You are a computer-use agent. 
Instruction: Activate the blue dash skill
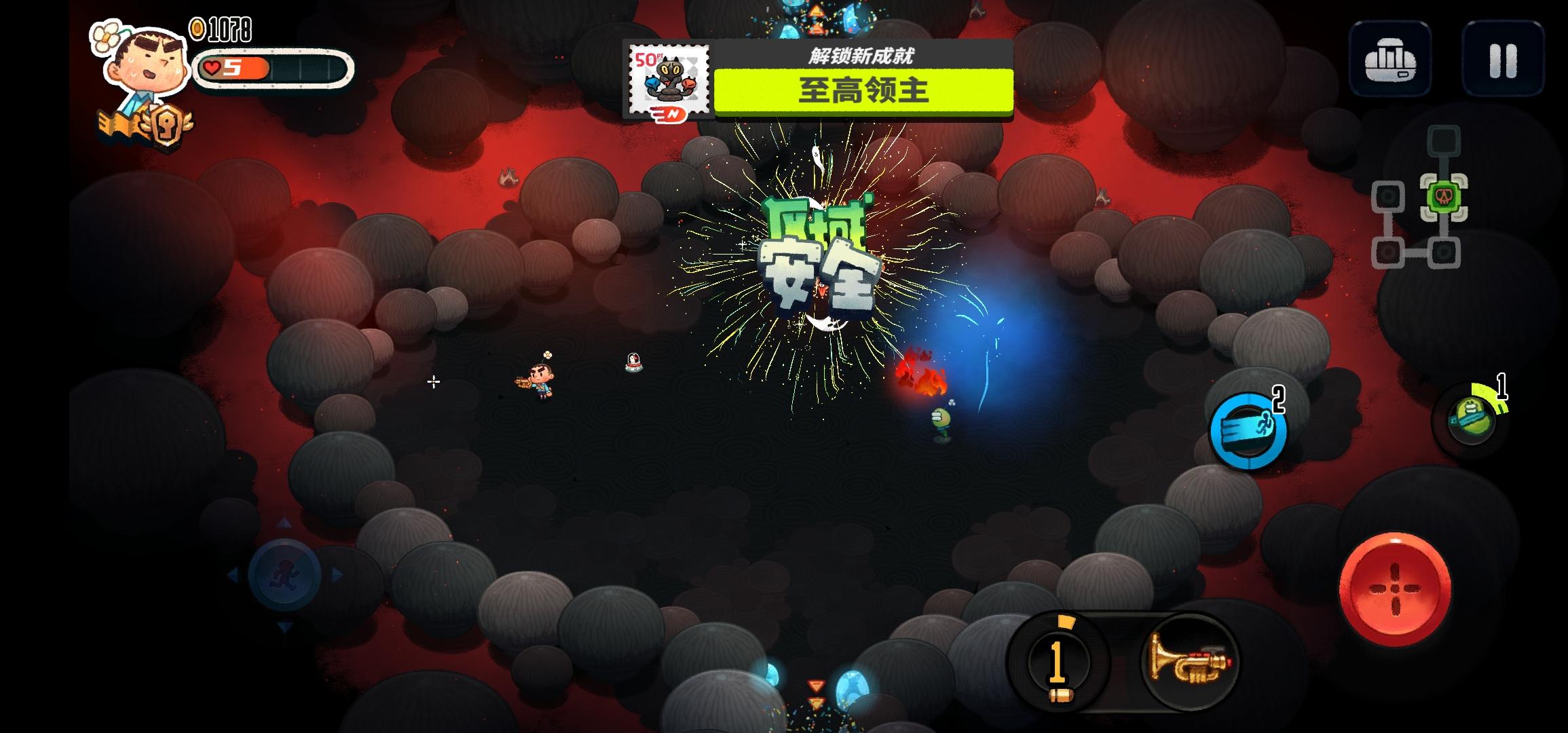click(x=1248, y=431)
